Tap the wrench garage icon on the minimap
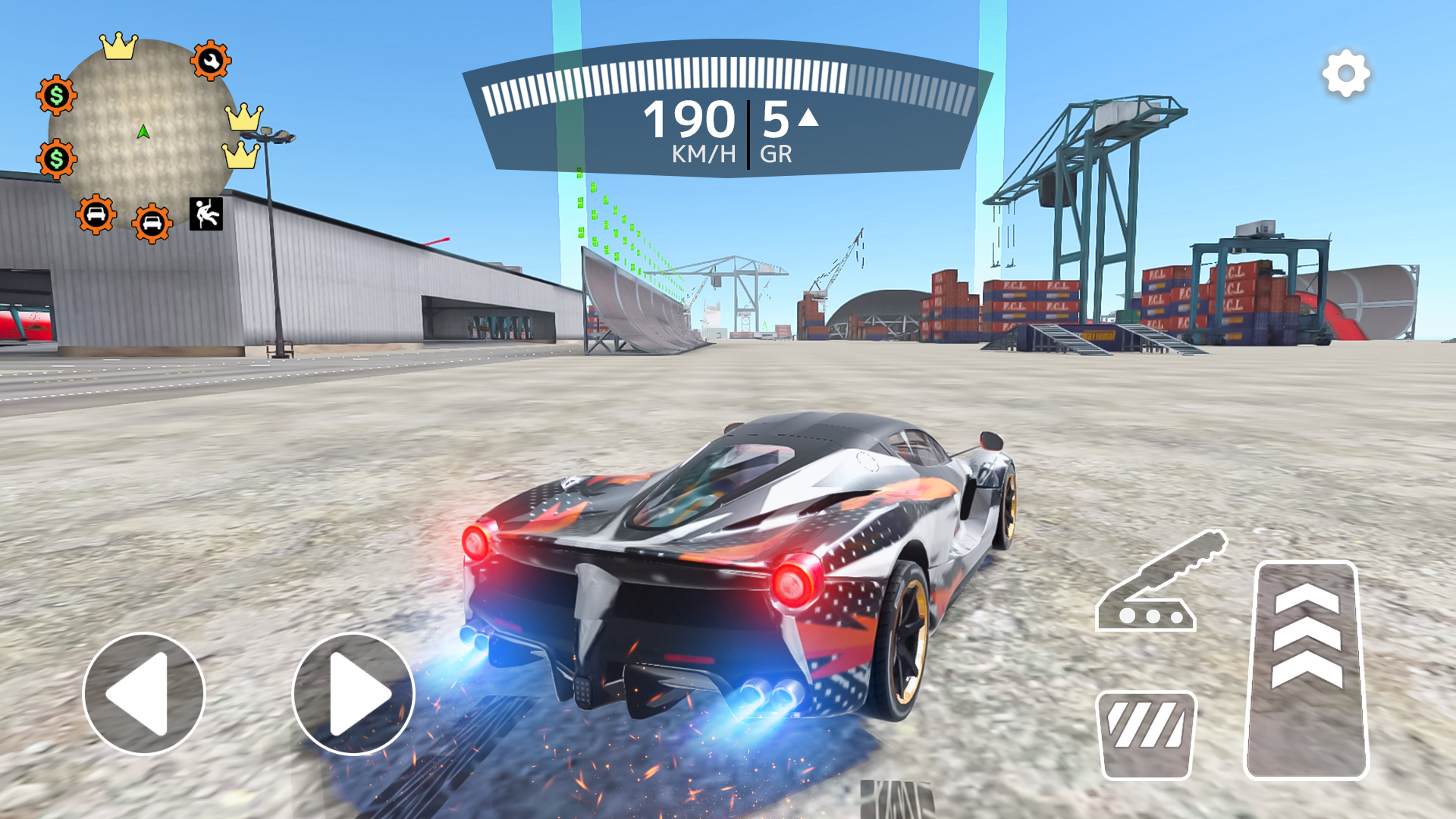The image size is (1456, 819). tap(211, 59)
